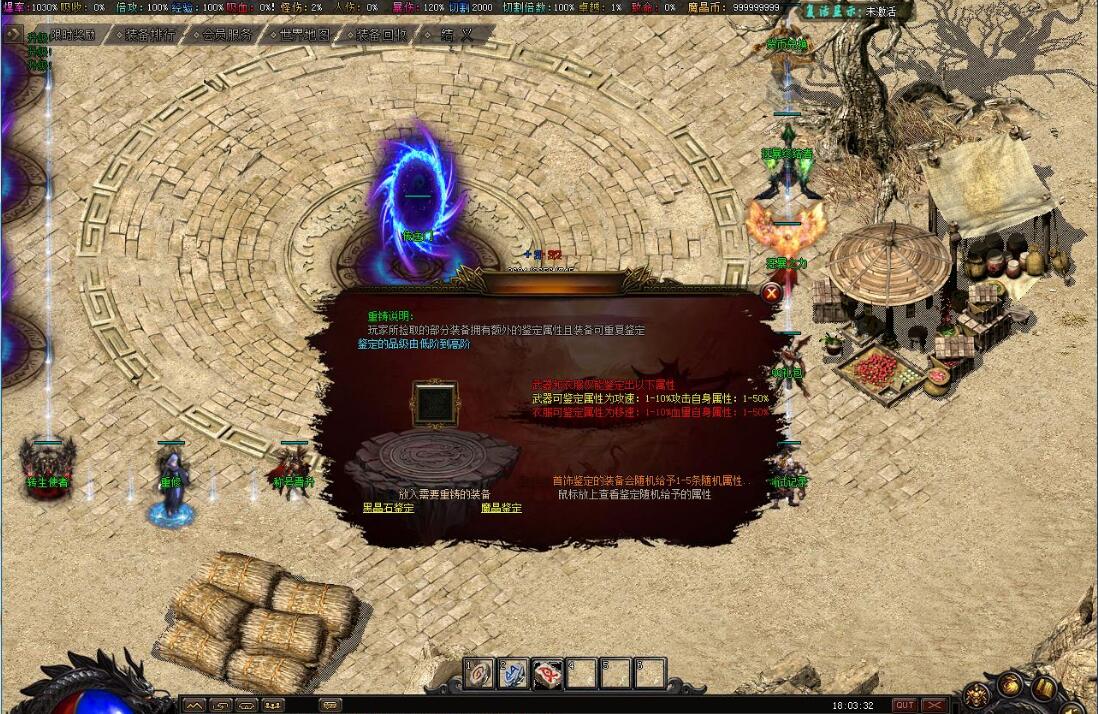Activate the first hotbar skill
This screenshot has height=714, width=1098.
tap(481, 673)
